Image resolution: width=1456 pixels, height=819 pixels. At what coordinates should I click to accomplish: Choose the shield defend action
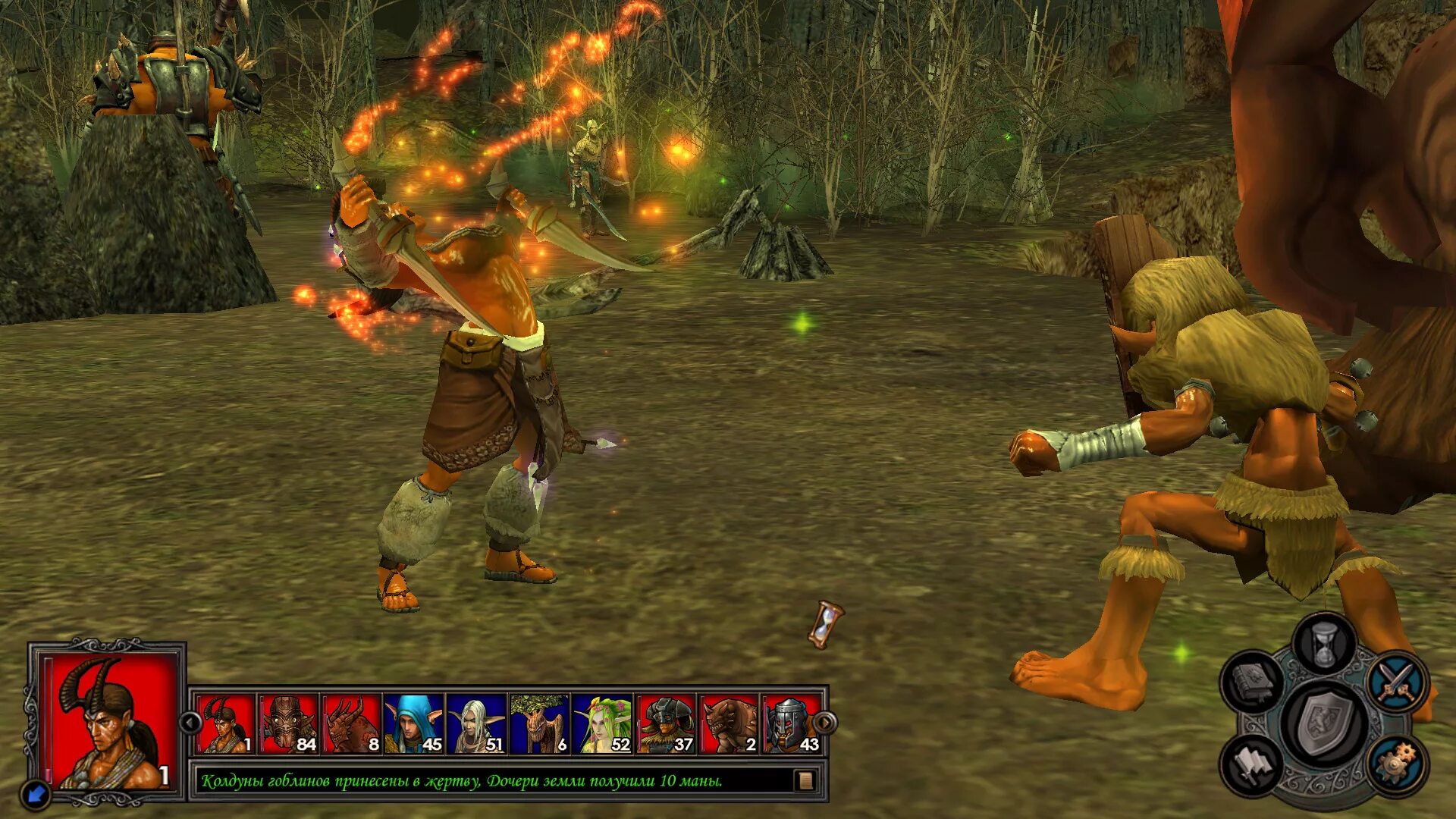(1325, 723)
